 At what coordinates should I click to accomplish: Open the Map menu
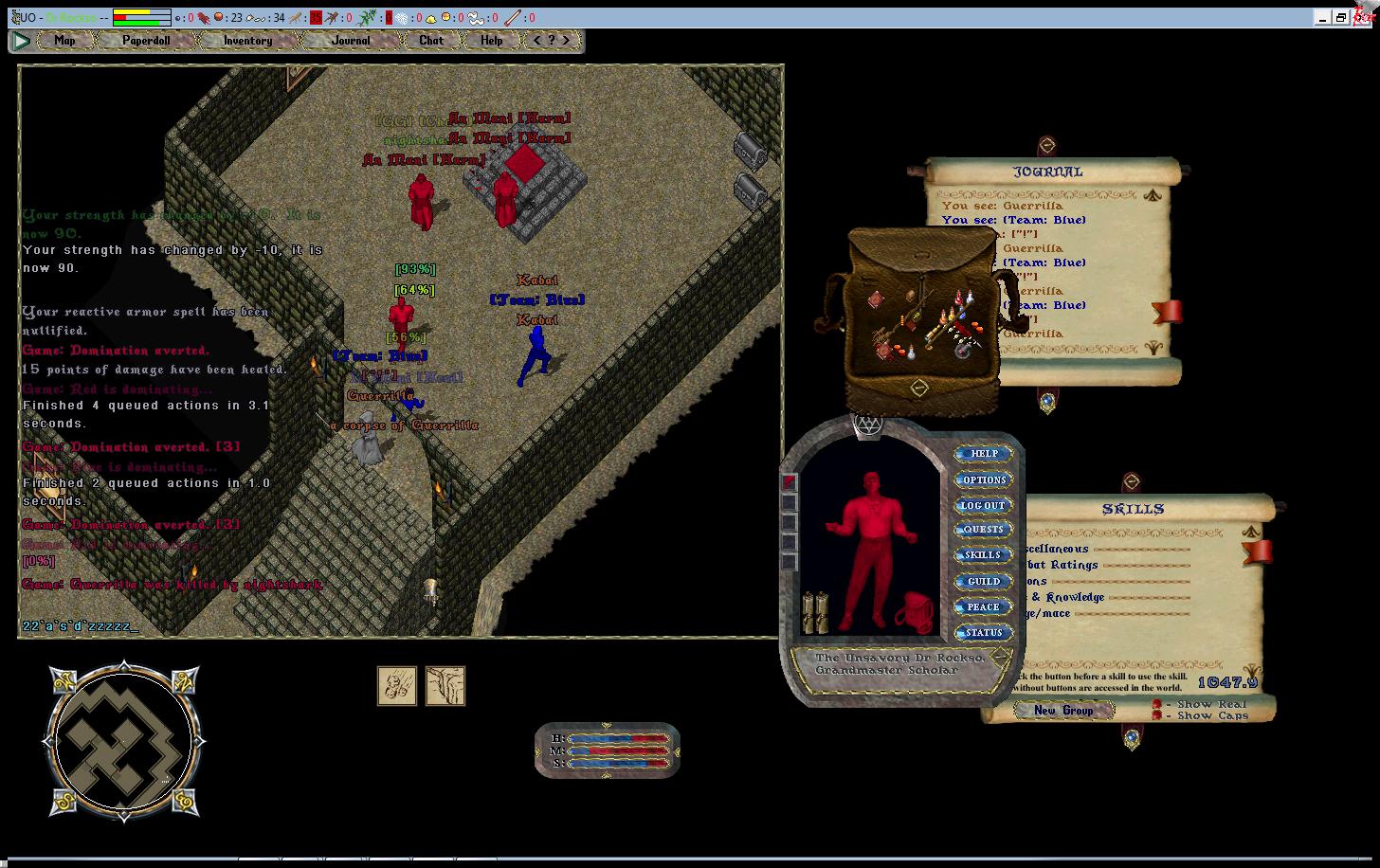pos(64,41)
